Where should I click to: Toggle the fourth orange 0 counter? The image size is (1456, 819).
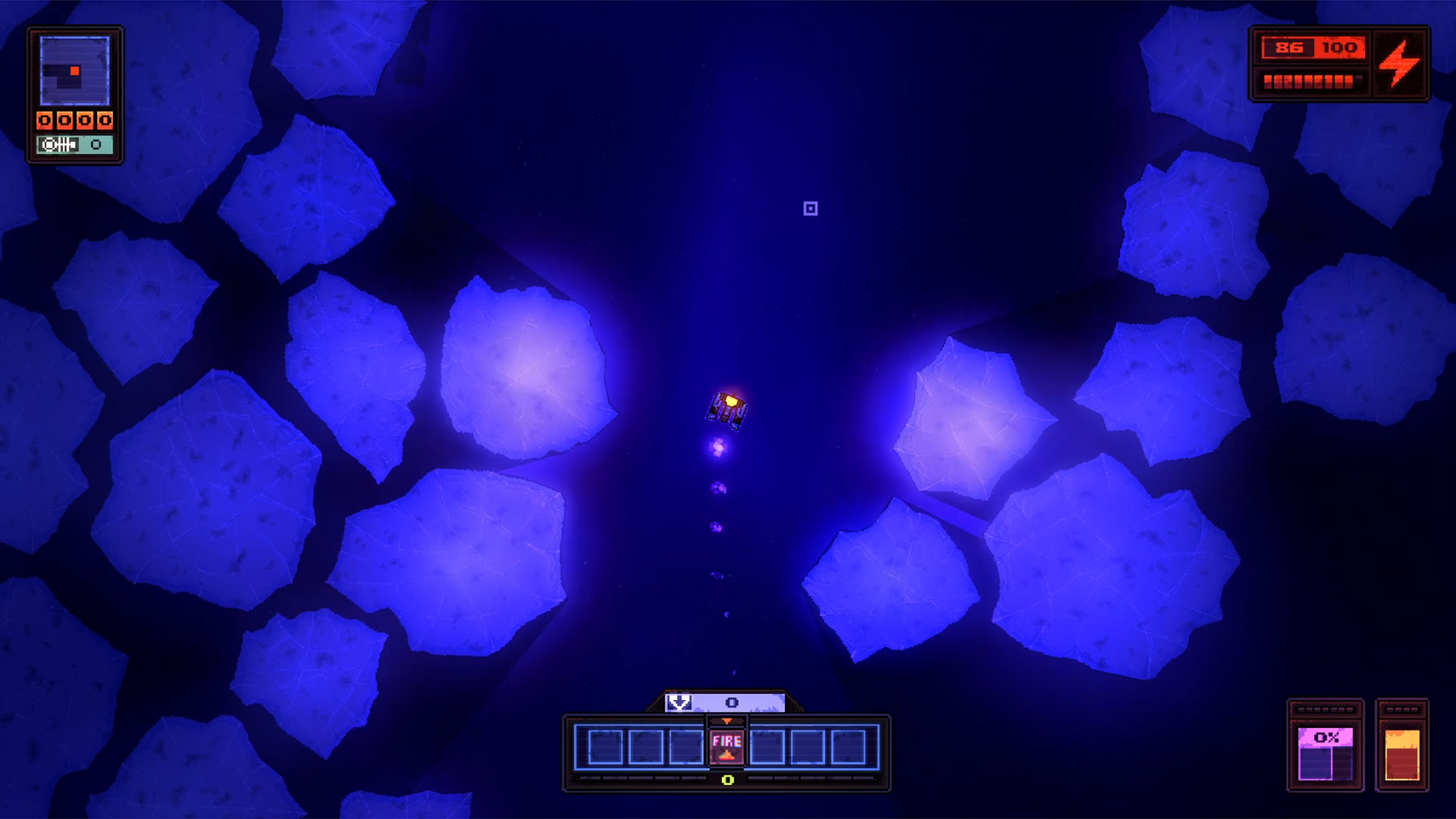[105, 120]
